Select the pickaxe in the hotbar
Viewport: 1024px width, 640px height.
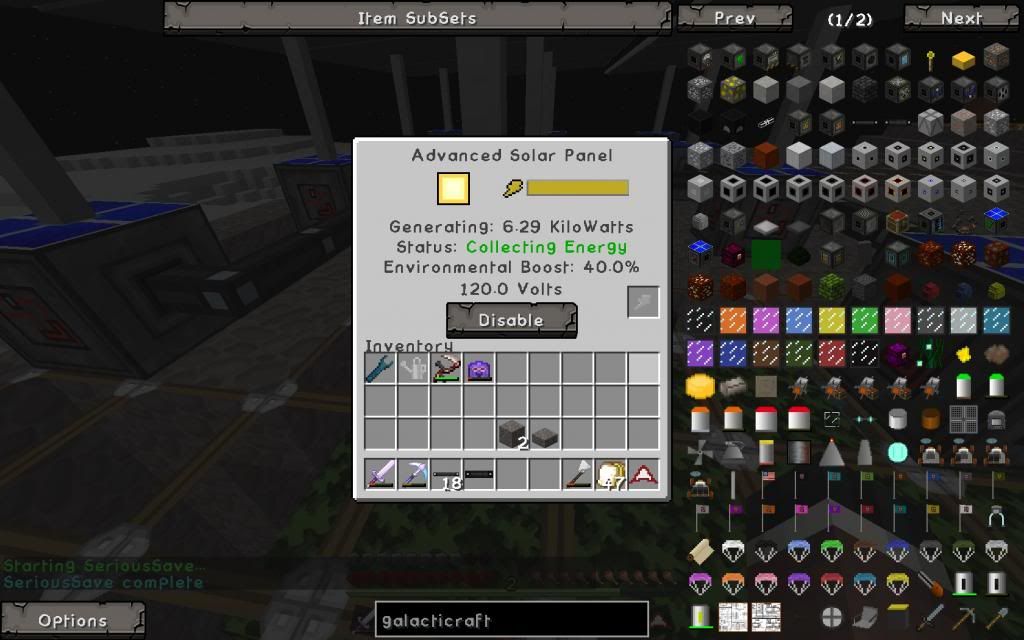click(x=413, y=474)
